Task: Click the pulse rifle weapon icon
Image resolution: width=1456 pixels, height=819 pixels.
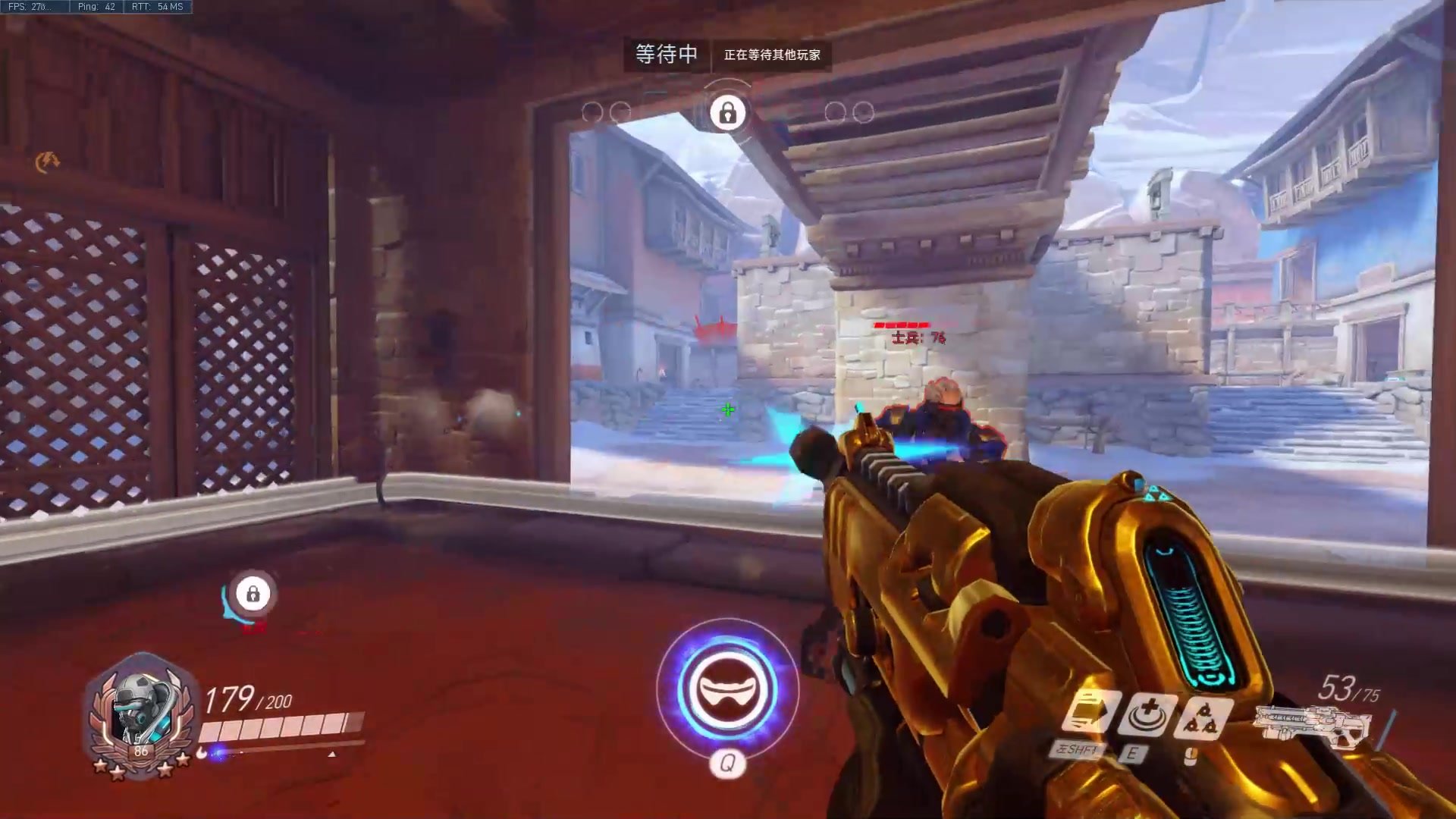Action: 1310,726
